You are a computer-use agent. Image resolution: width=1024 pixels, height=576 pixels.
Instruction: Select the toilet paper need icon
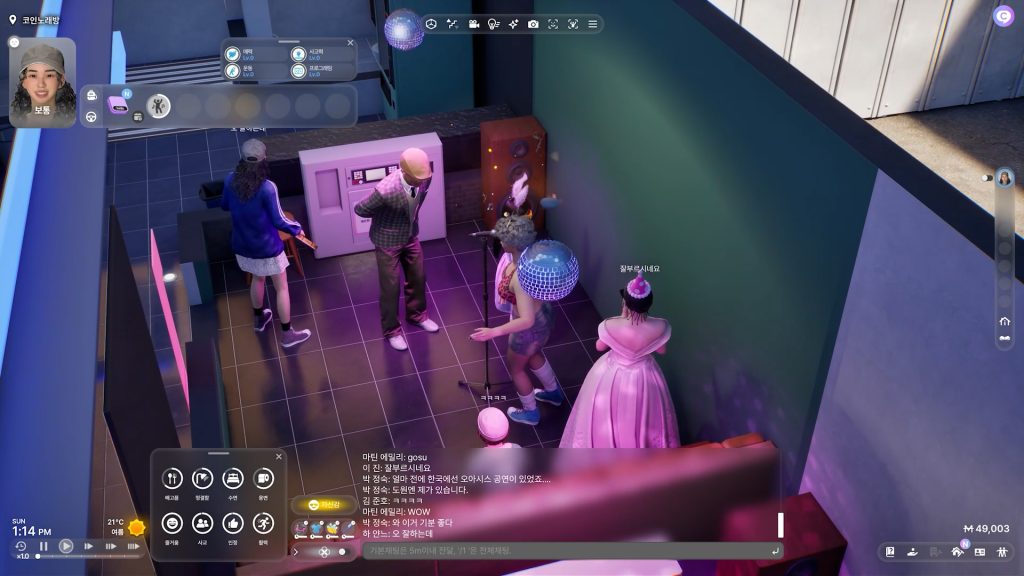click(x=264, y=479)
